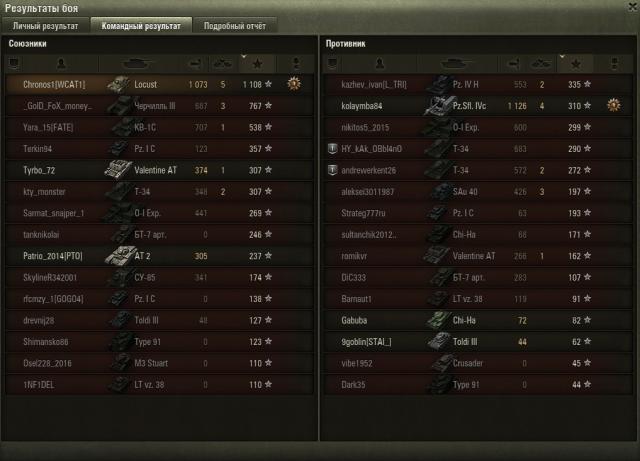Open the Подробный отчёт tab

[234, 26]
